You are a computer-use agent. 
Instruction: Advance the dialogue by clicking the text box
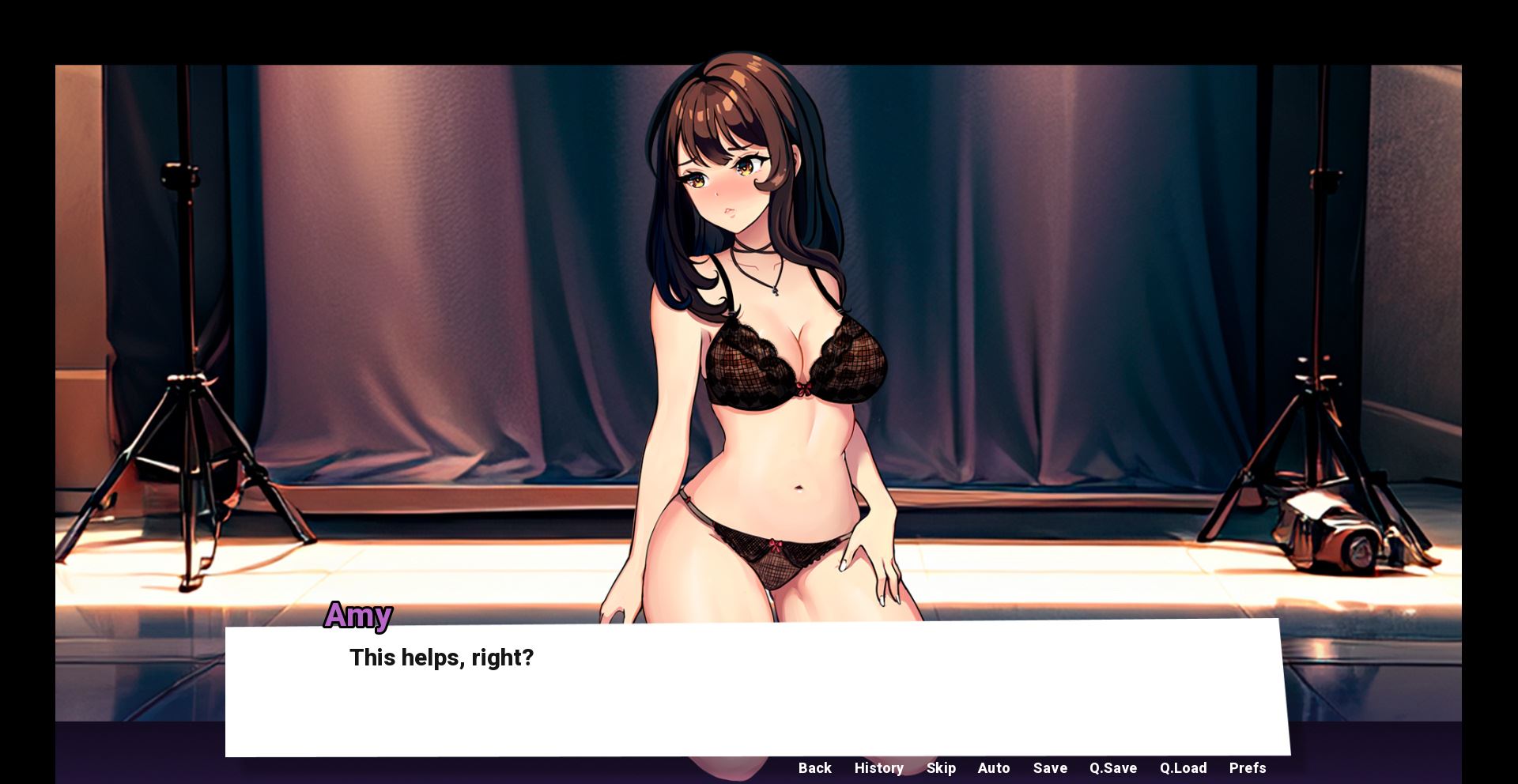(757, 695)
